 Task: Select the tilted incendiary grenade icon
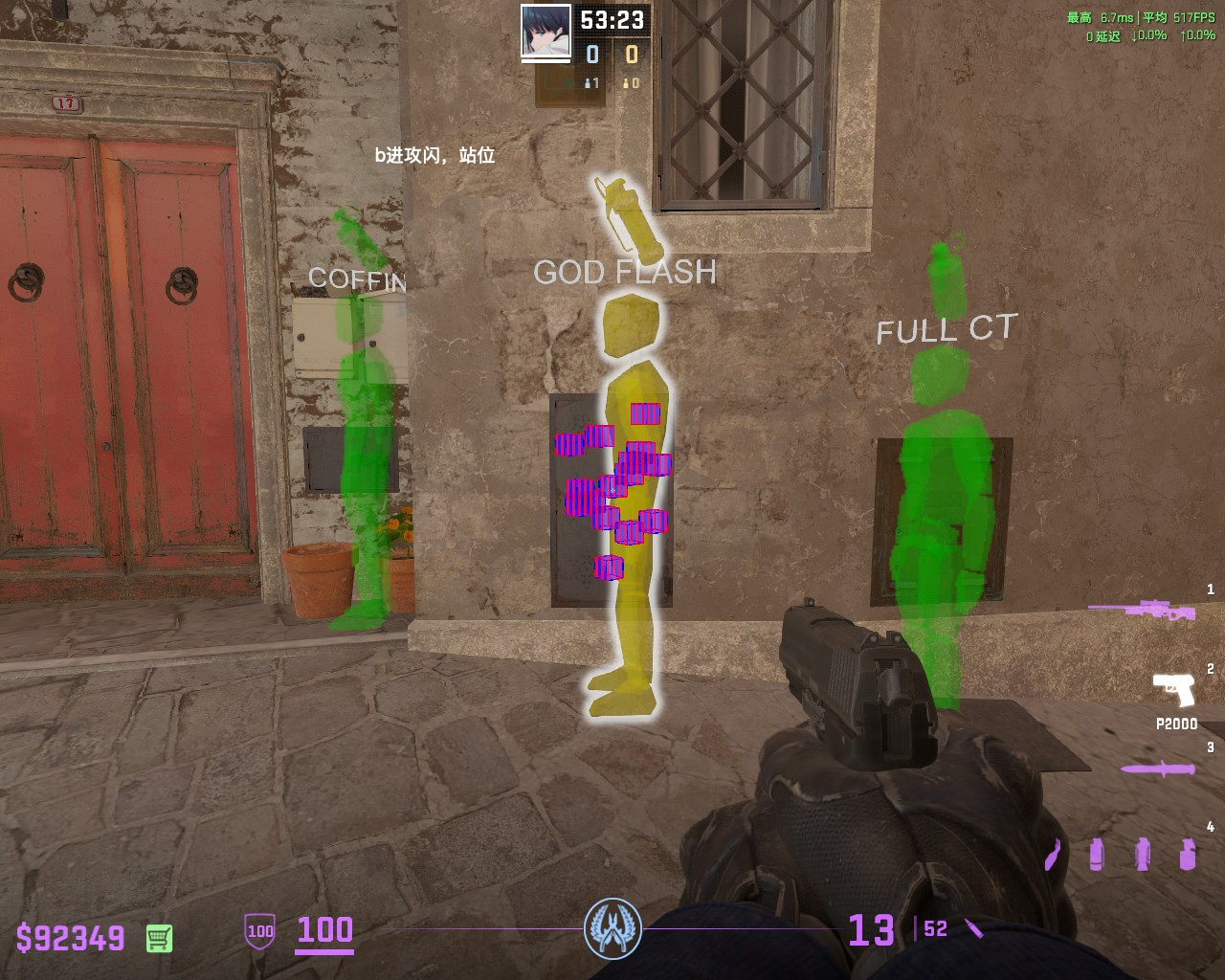tap(1054, 854)
